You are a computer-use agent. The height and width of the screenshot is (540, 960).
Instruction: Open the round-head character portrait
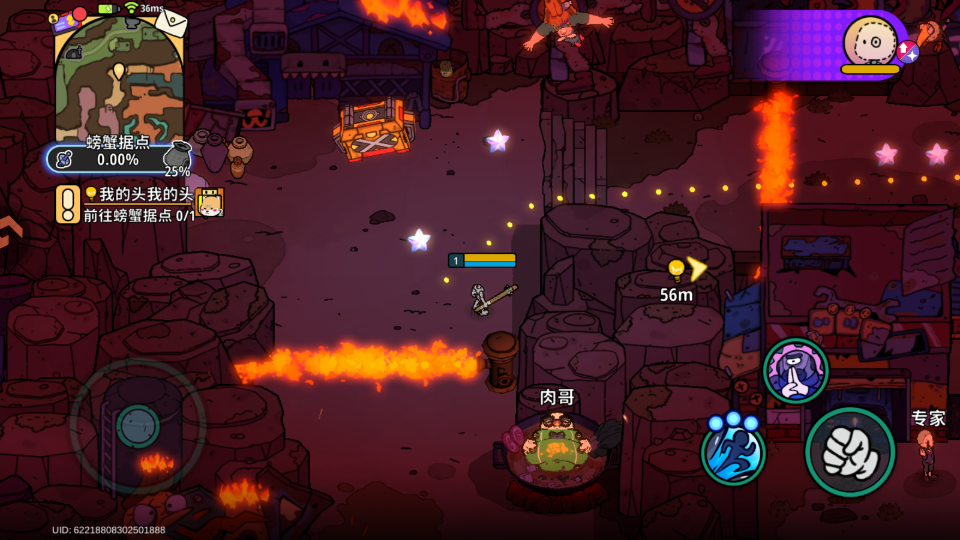click(x=869, y=42)
